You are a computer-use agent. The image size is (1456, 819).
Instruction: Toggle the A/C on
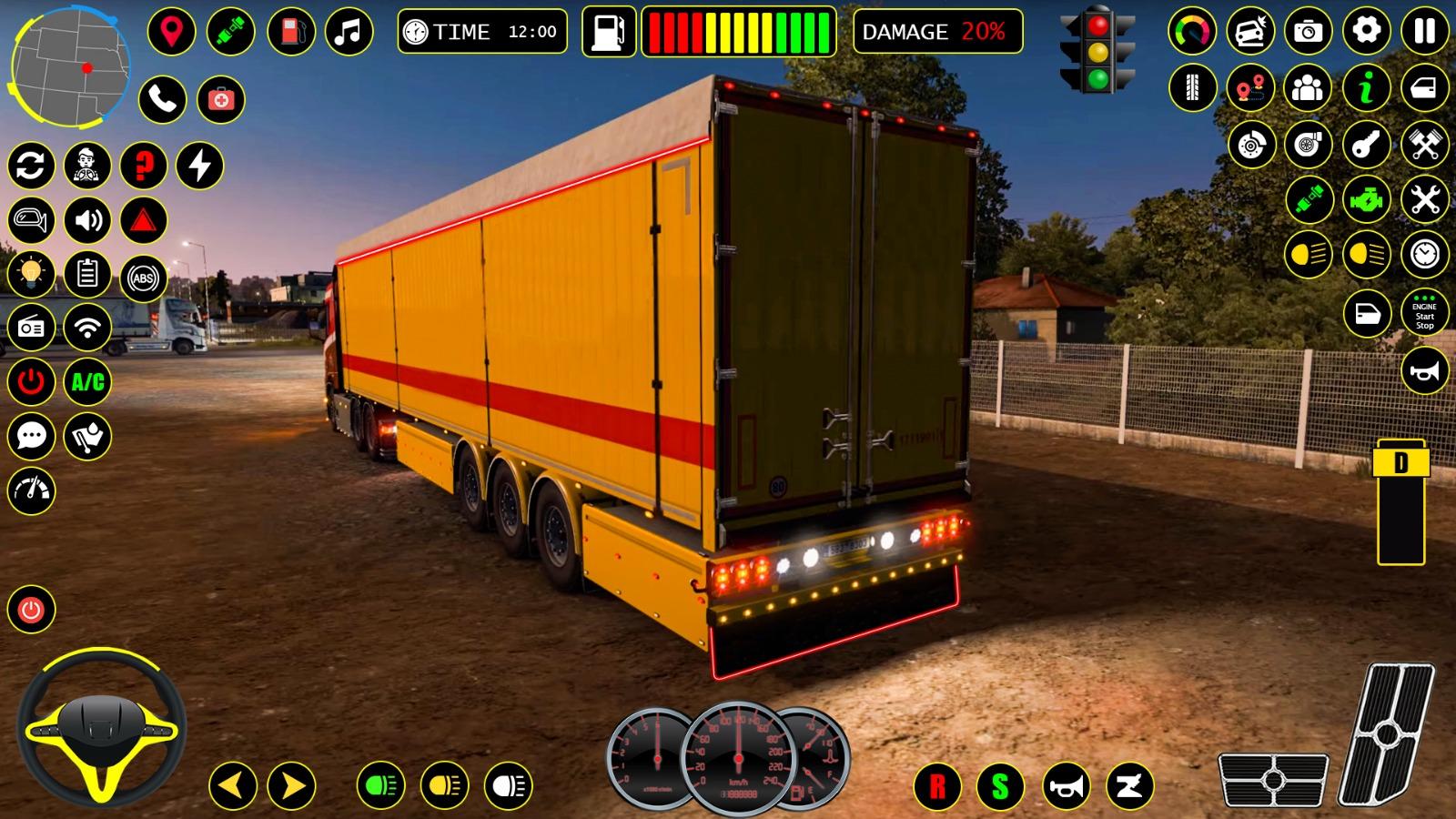pyautogui.click(x=86, y=382)
